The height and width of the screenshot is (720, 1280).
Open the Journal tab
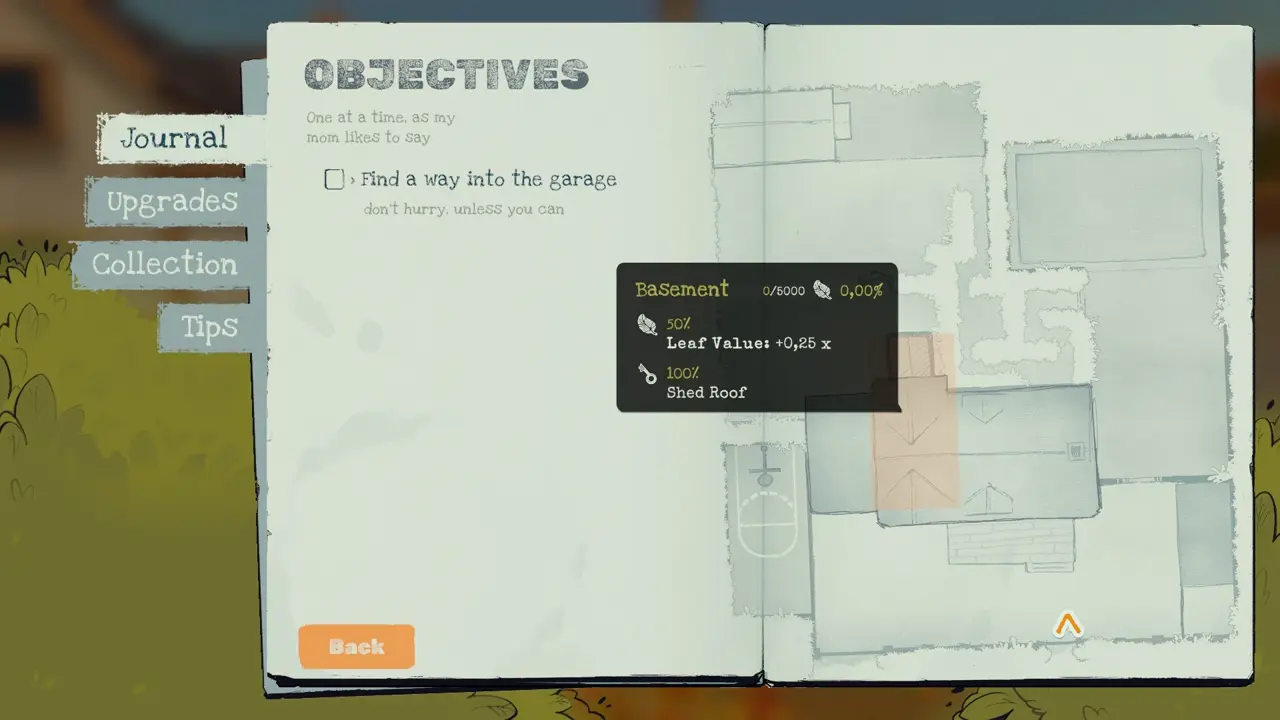(x=174, y=138)
